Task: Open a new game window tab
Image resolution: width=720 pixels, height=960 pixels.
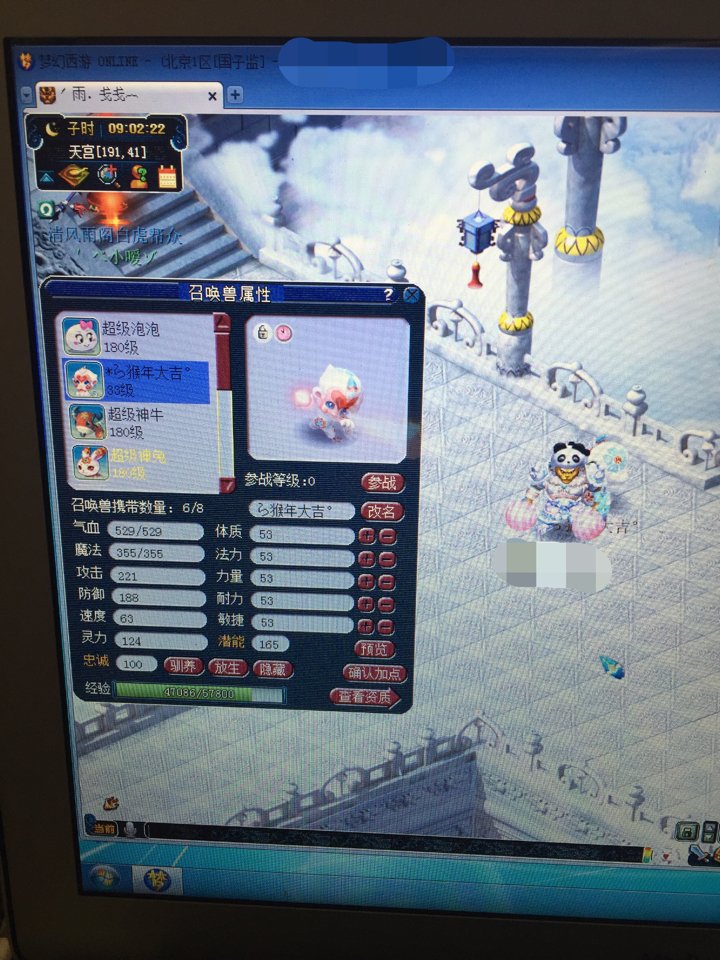Action: (x=235, y=95)
